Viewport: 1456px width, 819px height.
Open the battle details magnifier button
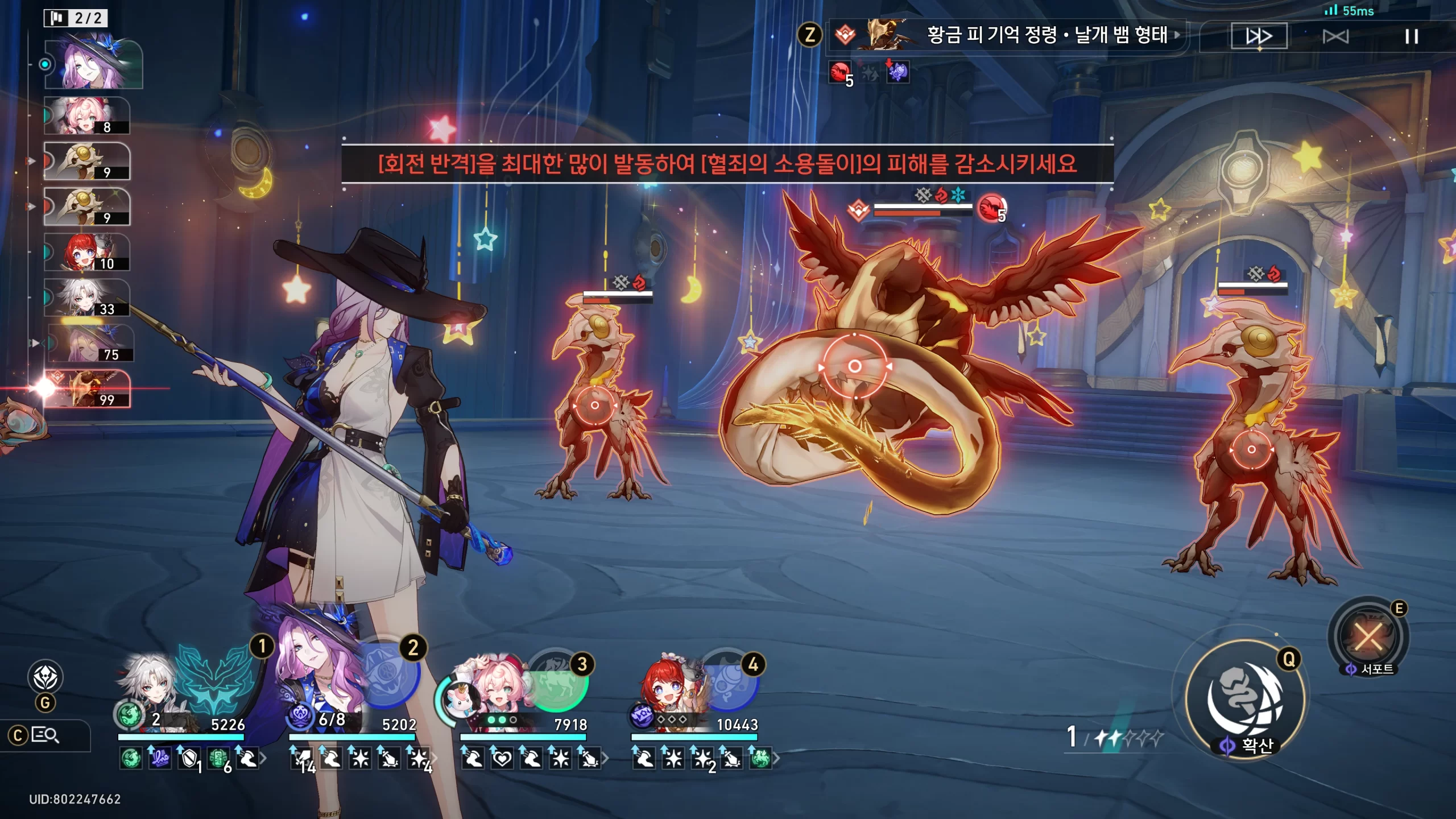[x=45, y=735]
